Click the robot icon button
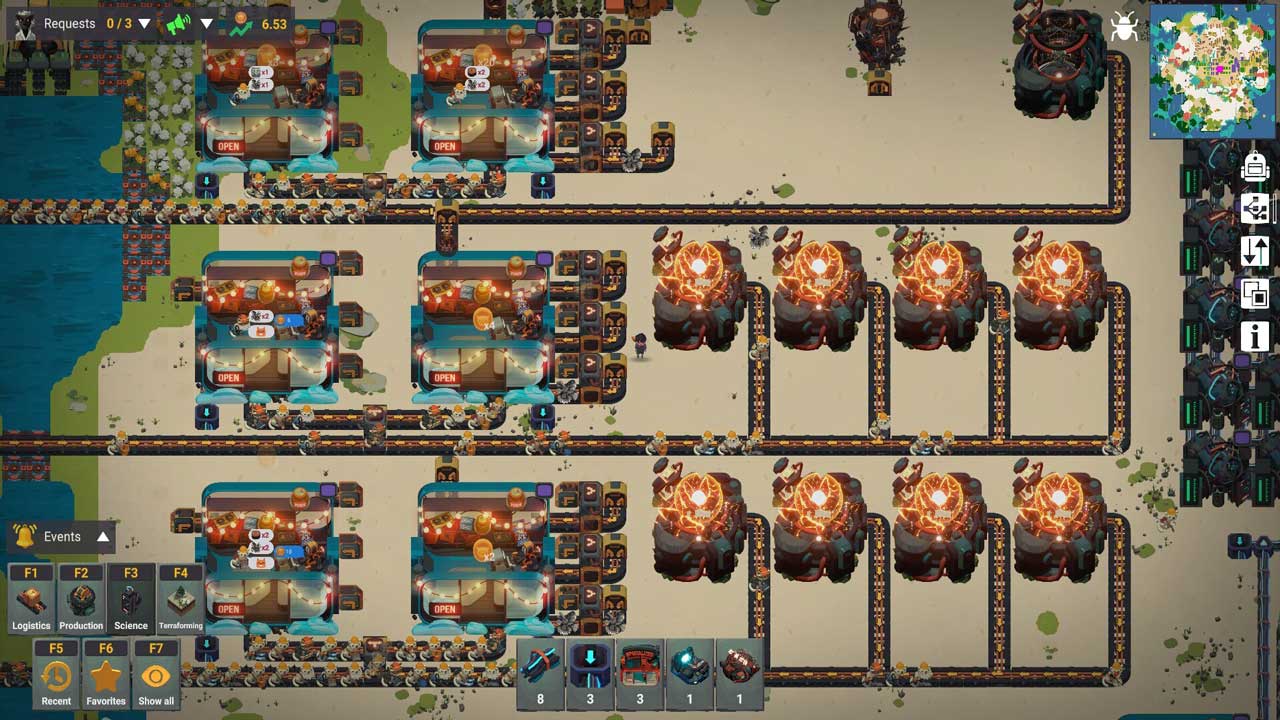1280x720 pixels. point(1255,166)
